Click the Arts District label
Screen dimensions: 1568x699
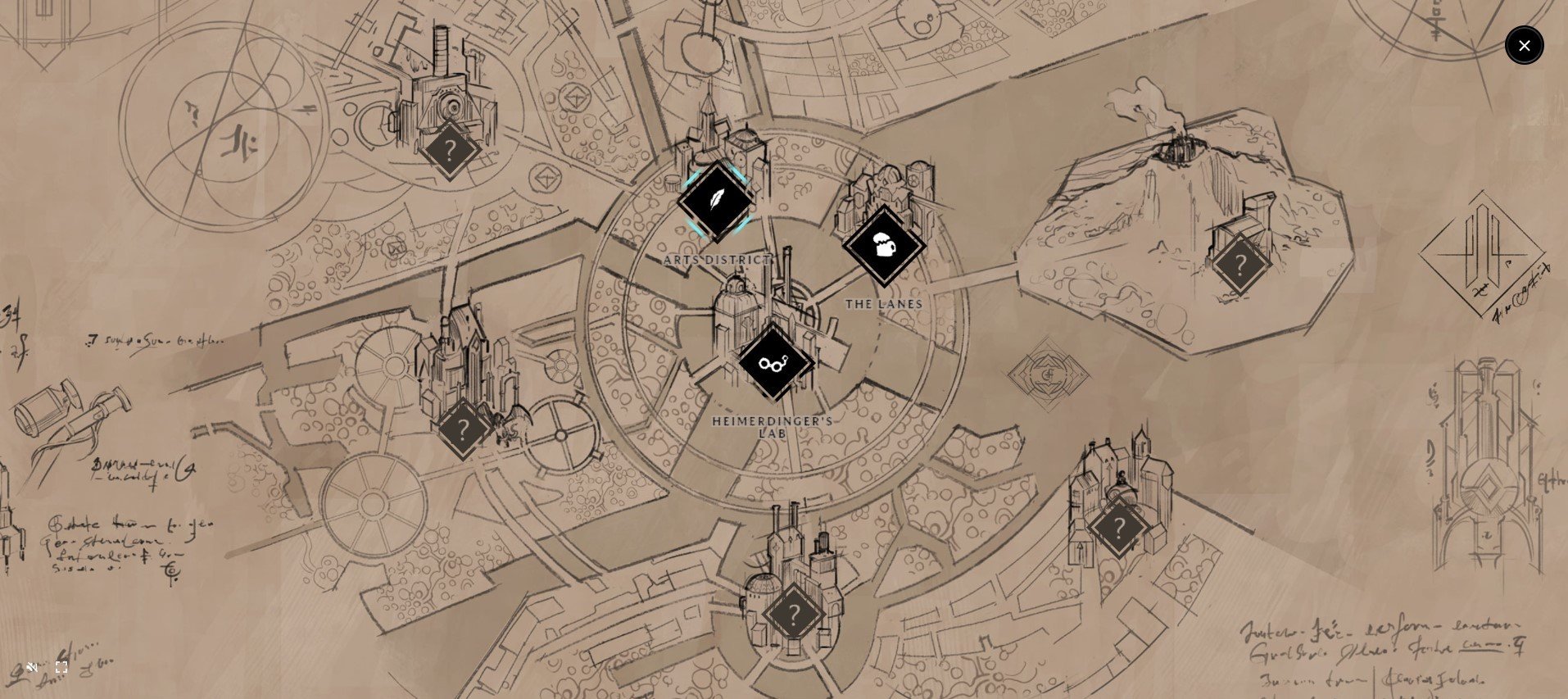pyautogui.click(x=718, y=260)
